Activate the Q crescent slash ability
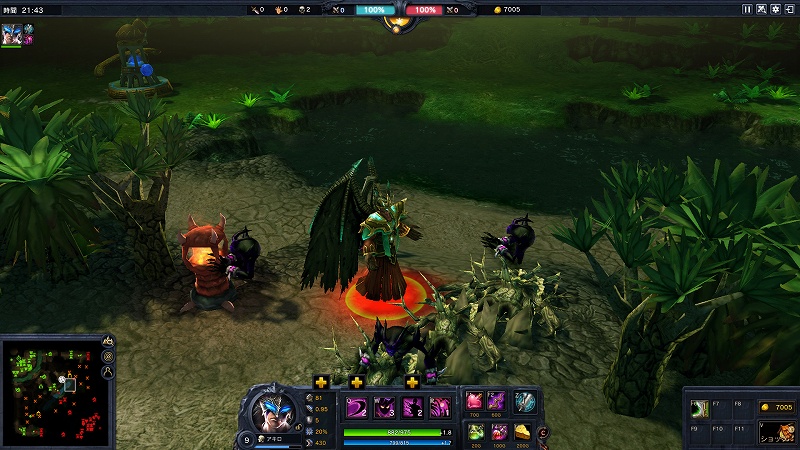The height and width of the screenshot is (450, 800). coord(357,406)
